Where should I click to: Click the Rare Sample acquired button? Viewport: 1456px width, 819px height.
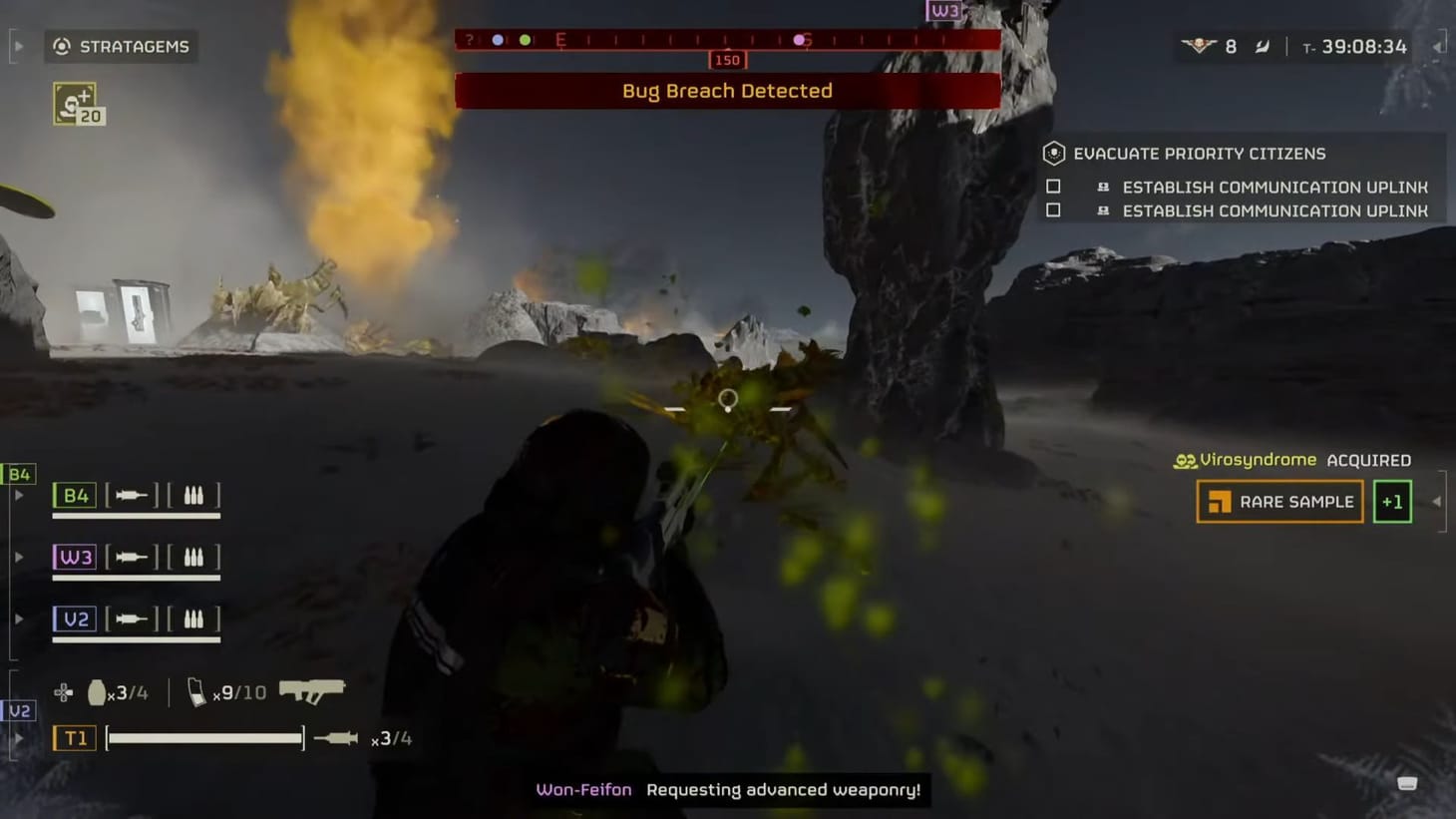coord(1279,501)
